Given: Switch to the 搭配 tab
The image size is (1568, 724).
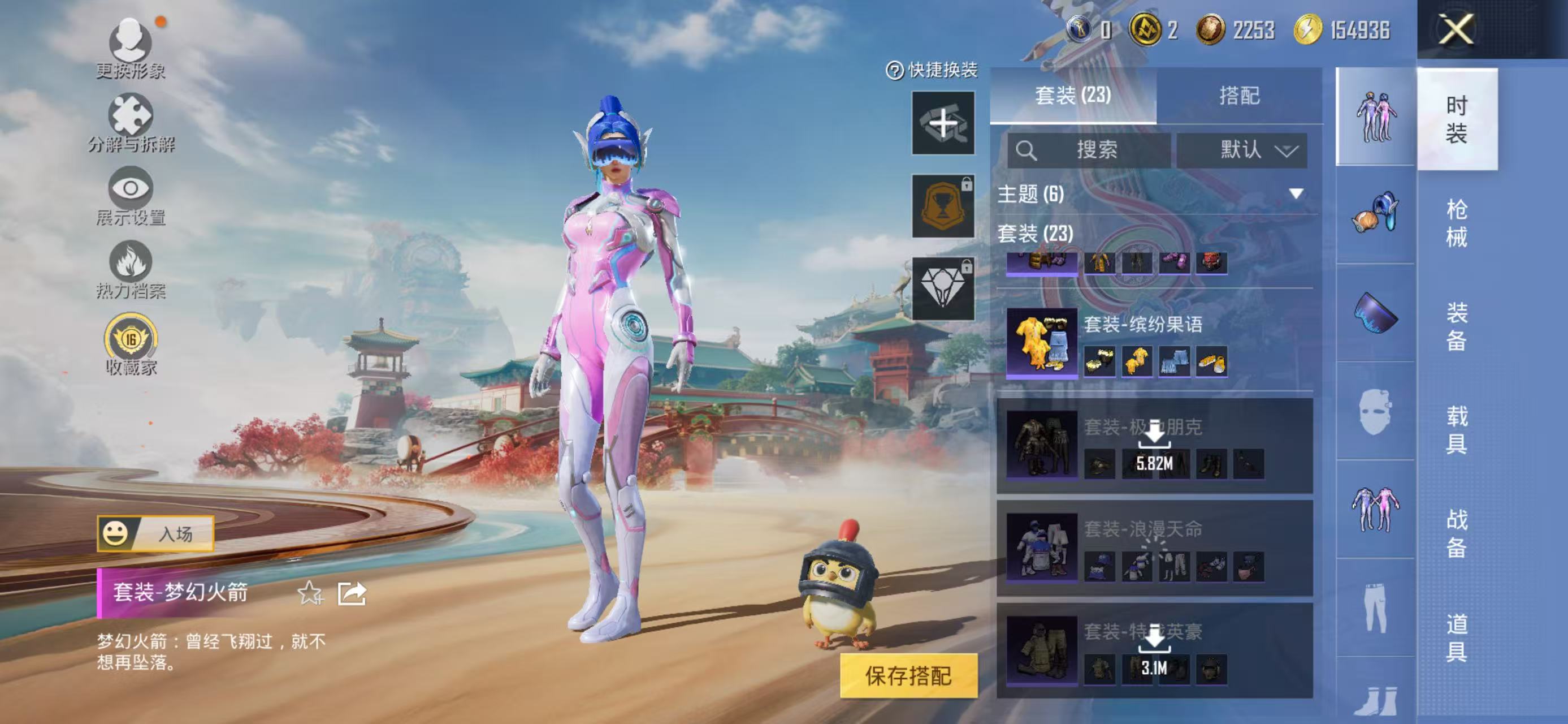Looking at the screenshot, I should 1238,96.
